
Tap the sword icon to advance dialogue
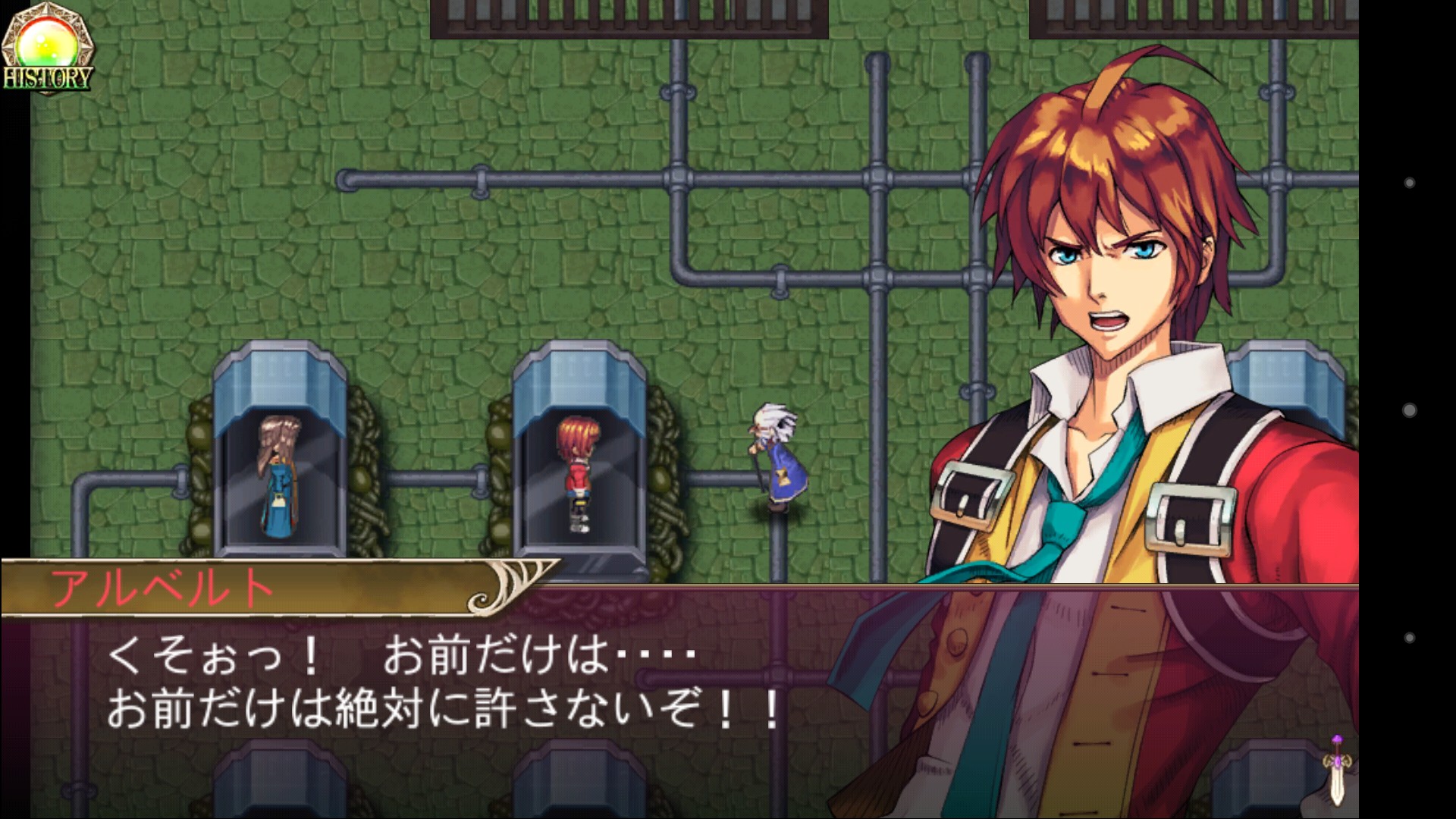pos(1337,771)
